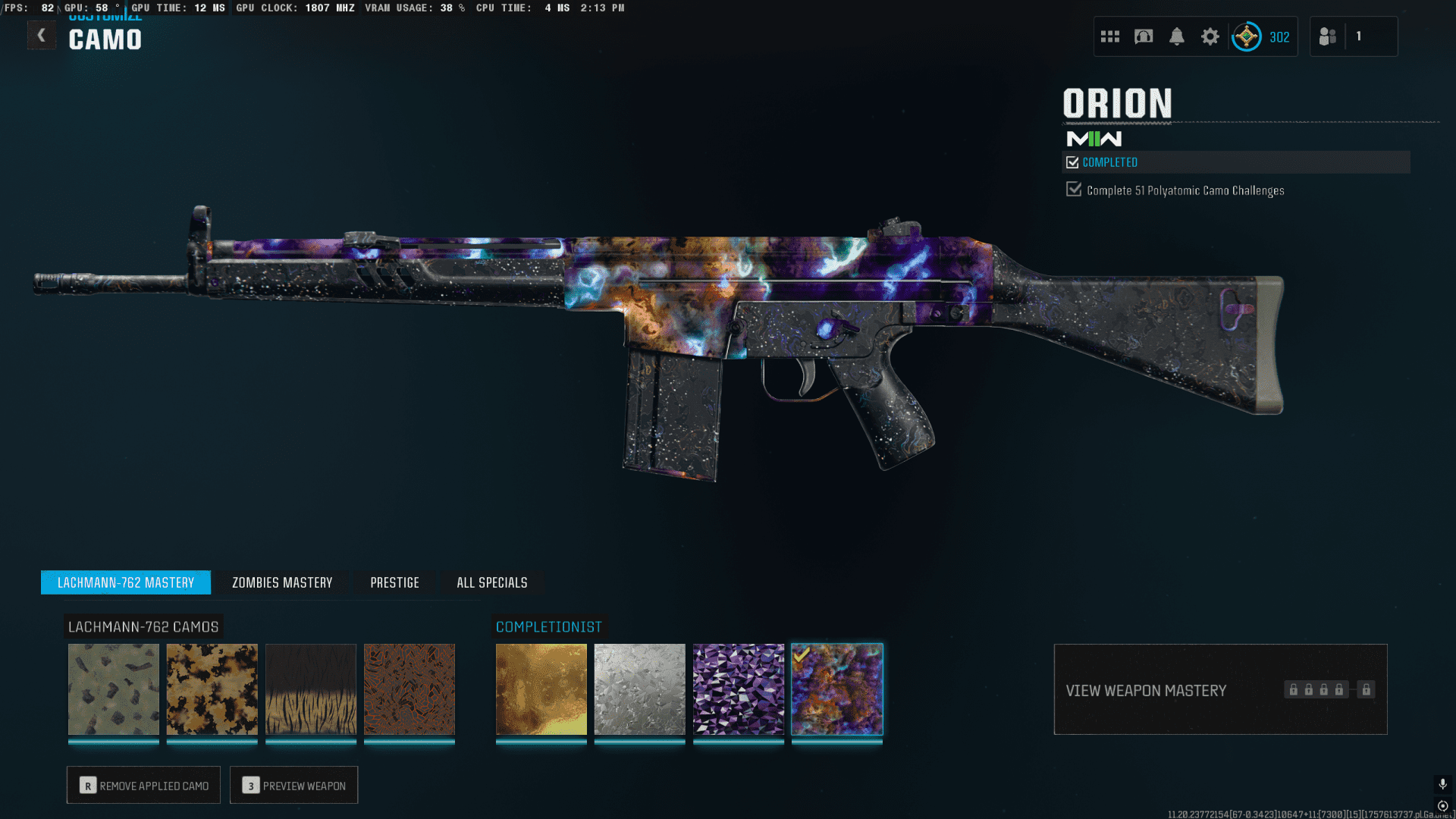Select the silver Platinum camo

[640, 689]
